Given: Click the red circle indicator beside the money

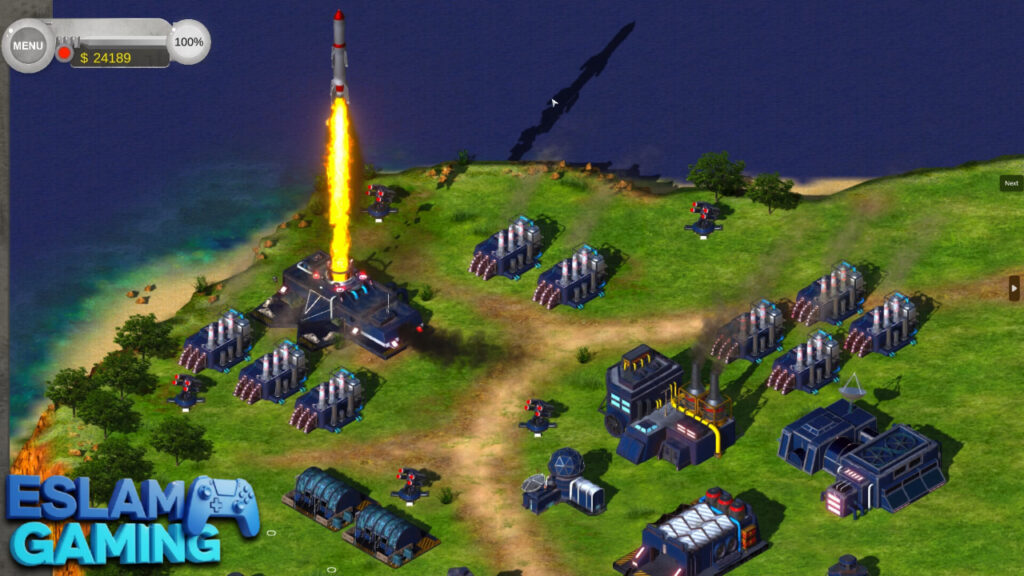Looking at the screenshot, I should 65,53.
